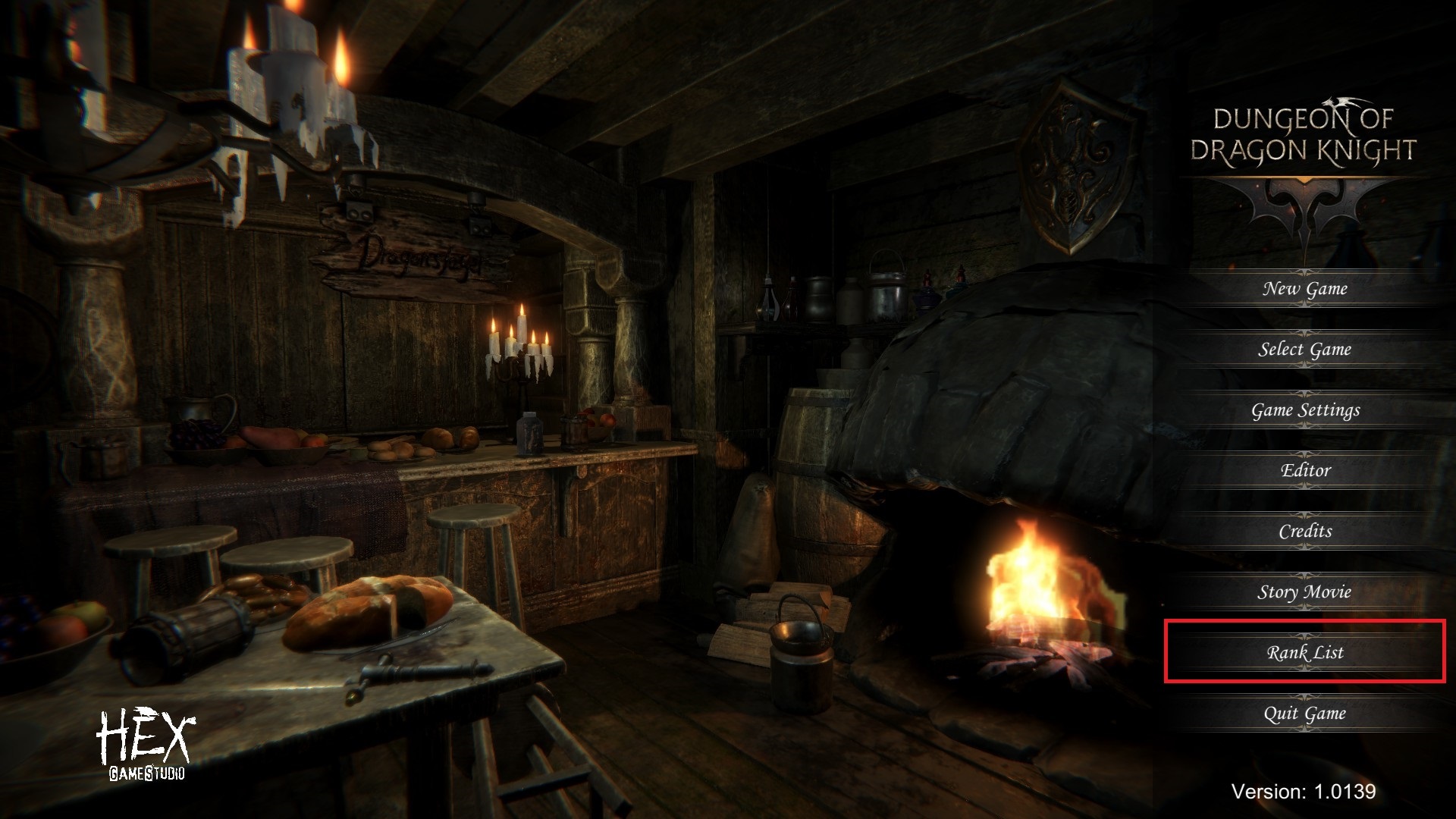This screenshot has height=819, width=1456.
Task: Open Game Settings
Action: point(1304,410)
